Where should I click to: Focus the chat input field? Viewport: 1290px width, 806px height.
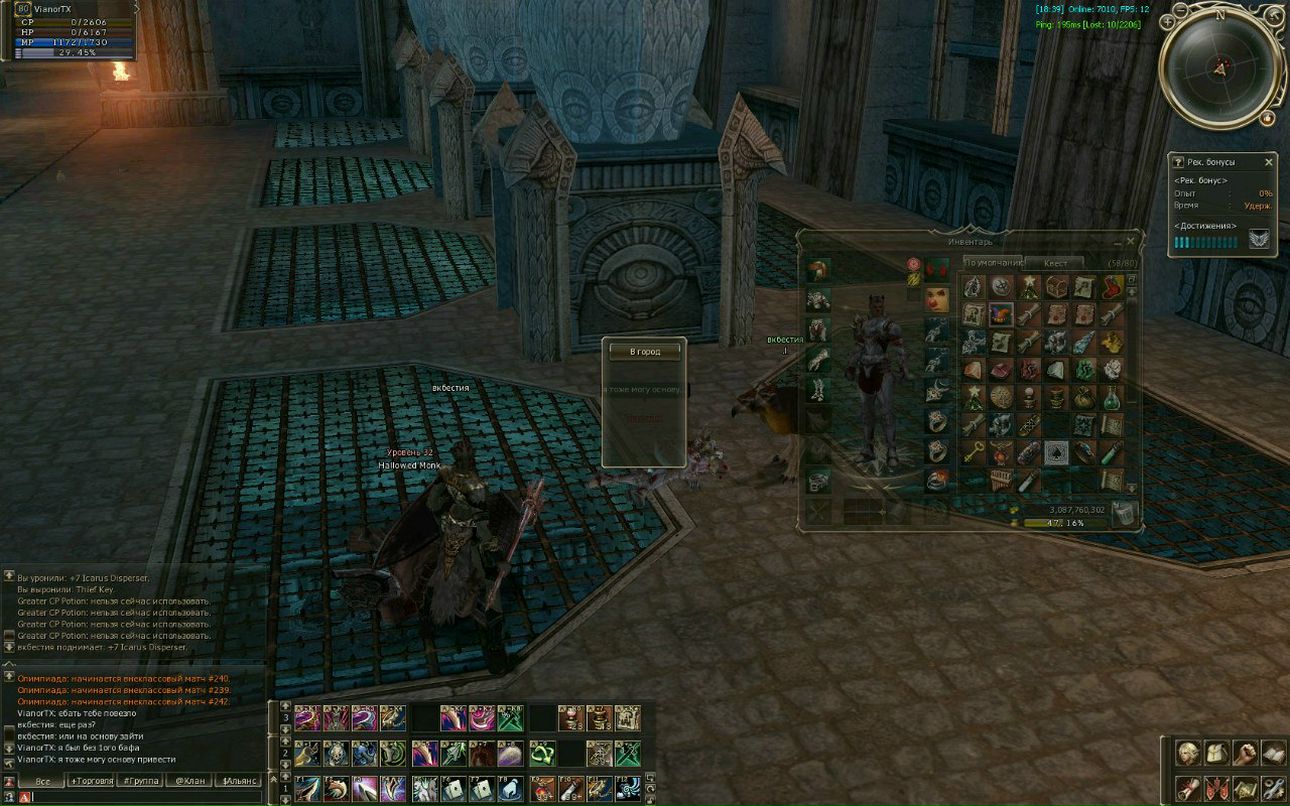click(x=140, y=797)
